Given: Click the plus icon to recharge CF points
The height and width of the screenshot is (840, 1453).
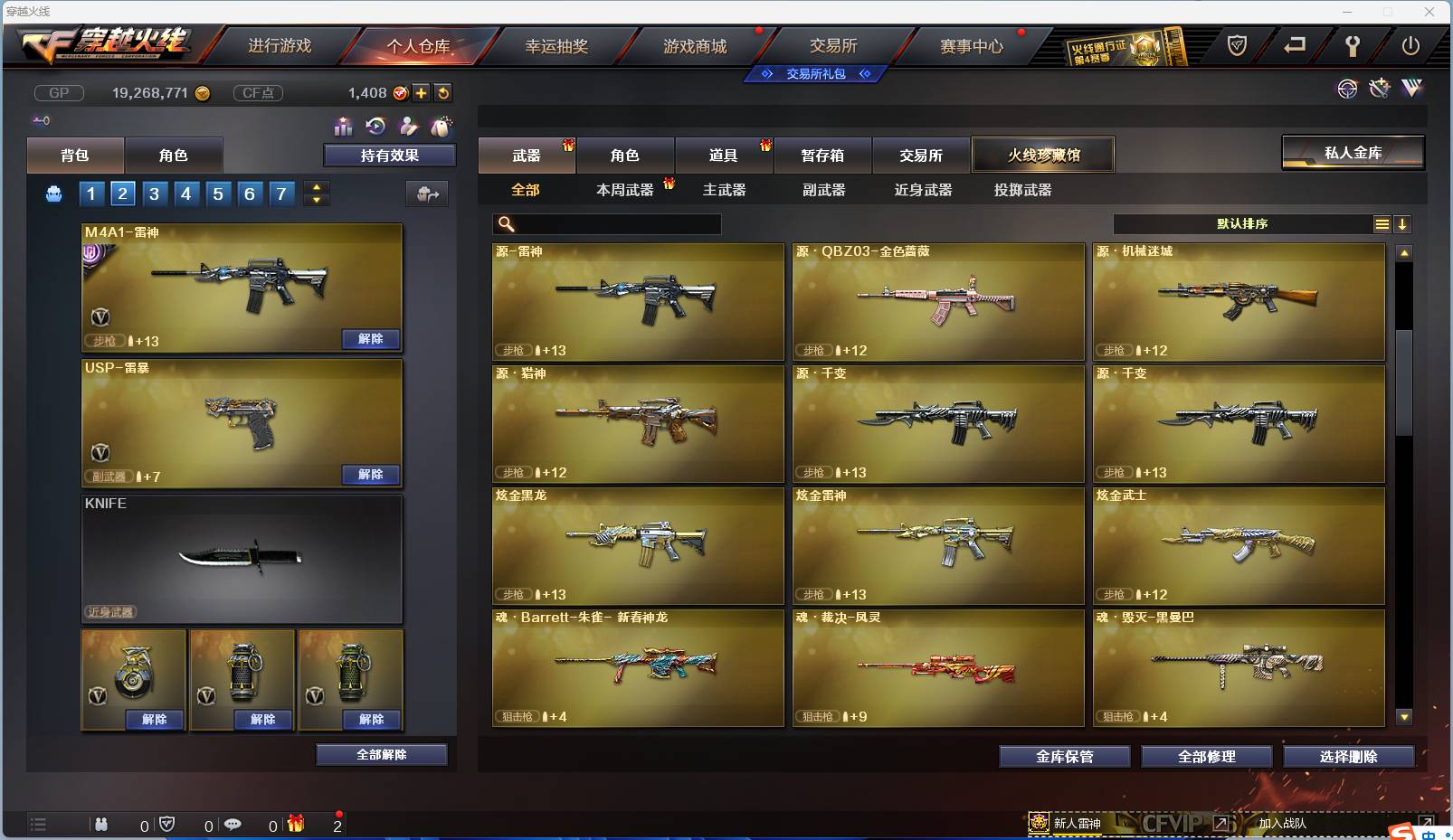Looking at the screenshot, I should pos(422,92).
